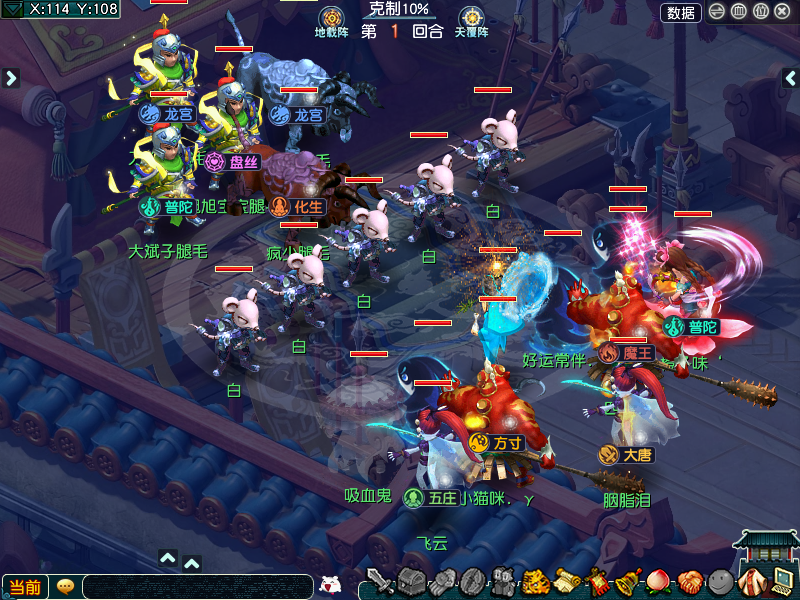Open the handshake friends icon
This screenshot has height=600, width=800.
[689, 581]
